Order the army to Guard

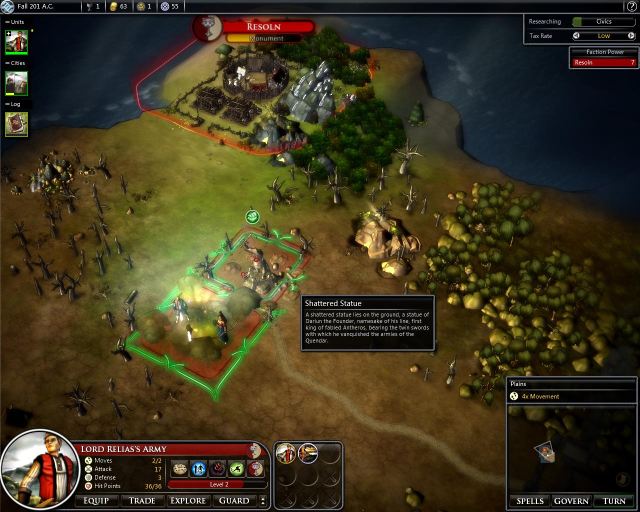pyautogui.click(x=234, y=500)
